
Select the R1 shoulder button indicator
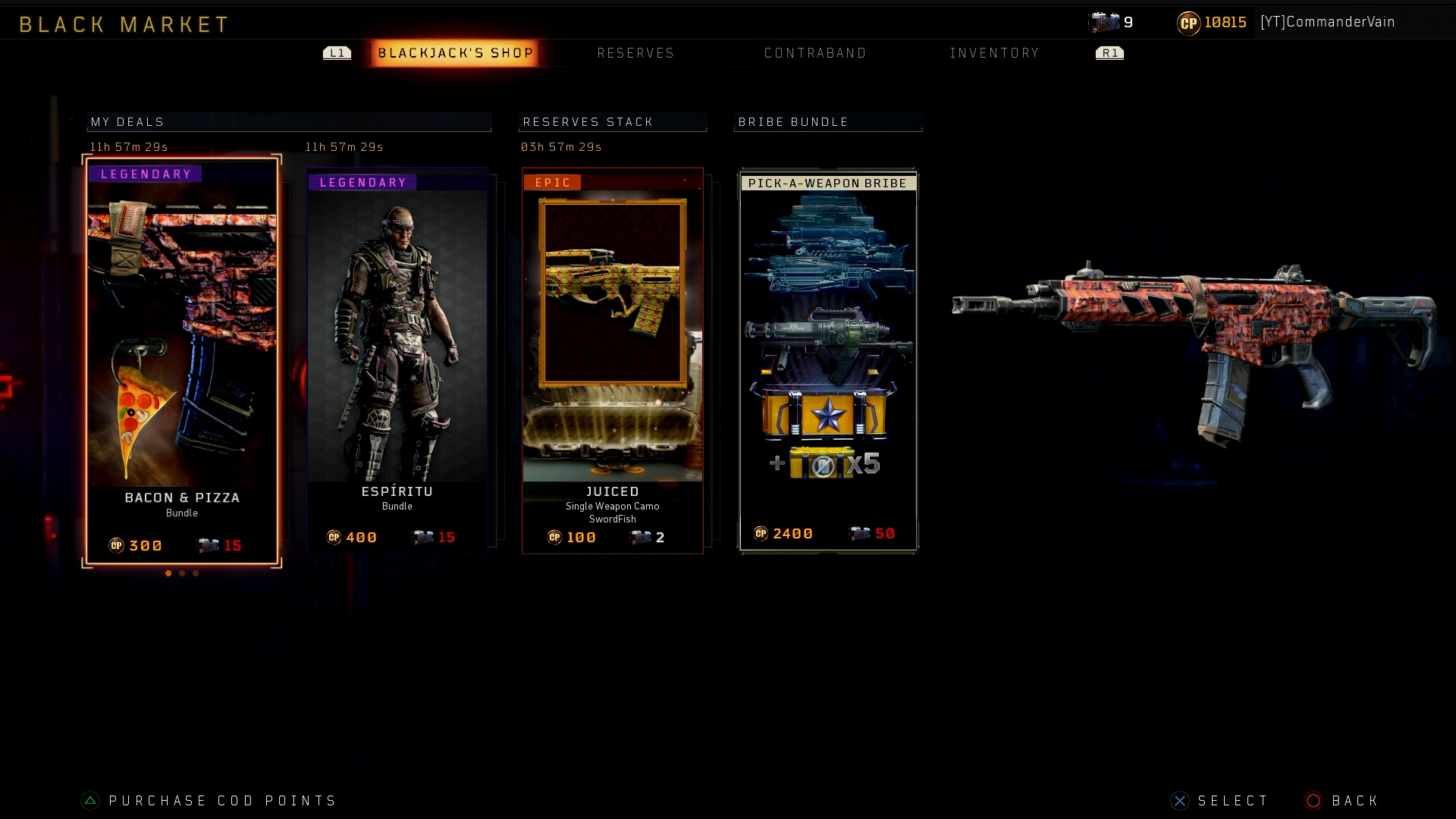[x=1109, y=53]
